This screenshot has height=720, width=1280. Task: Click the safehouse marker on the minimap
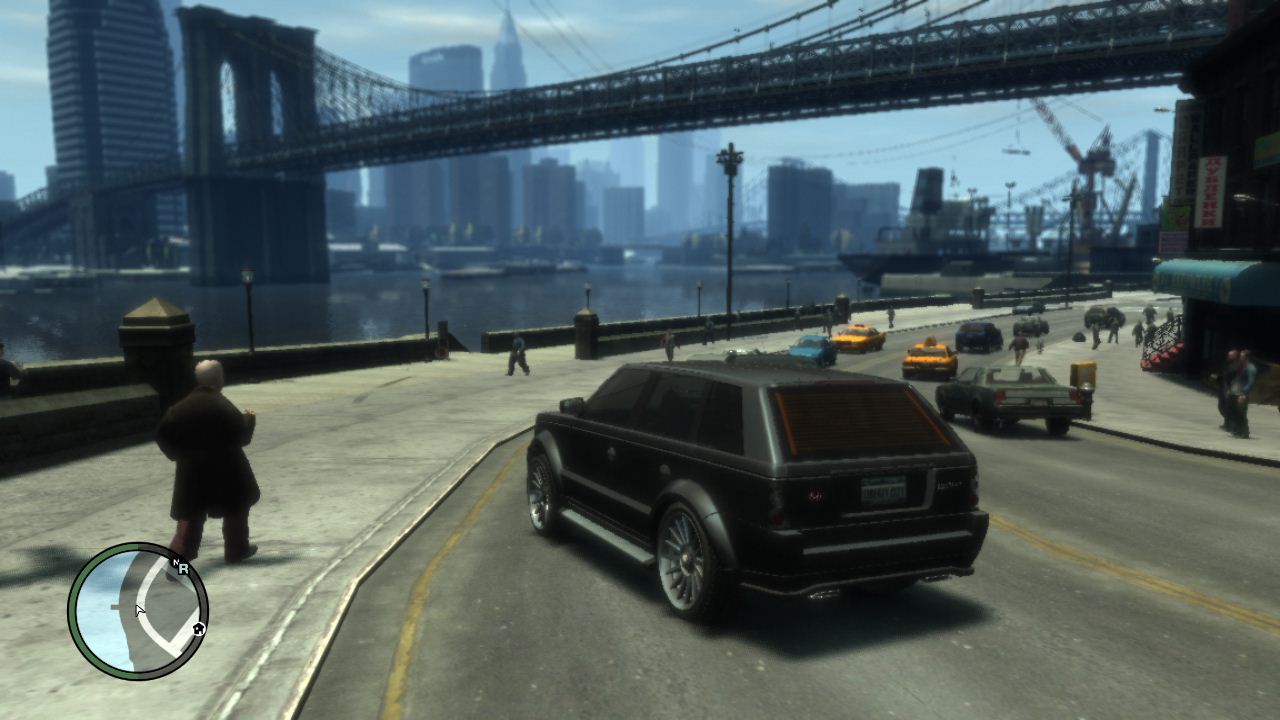(199, 629)
